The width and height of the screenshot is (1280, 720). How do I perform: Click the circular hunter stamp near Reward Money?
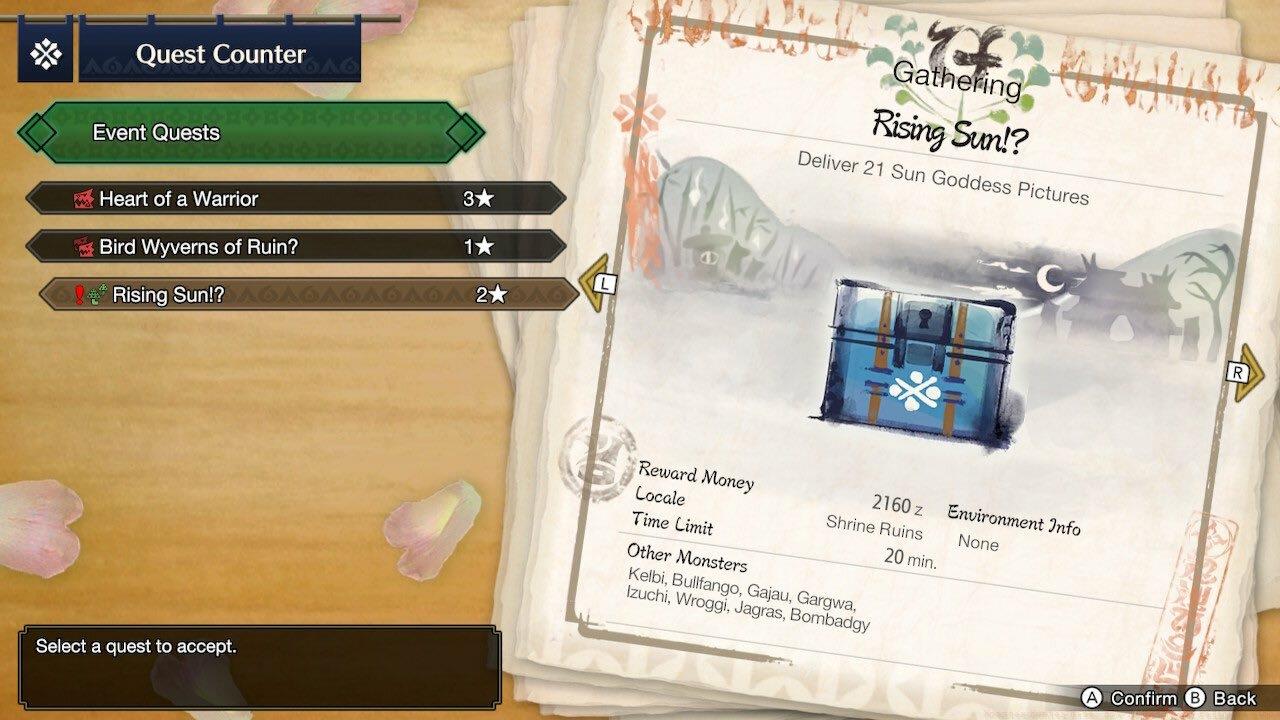click(x=600, y=462)
